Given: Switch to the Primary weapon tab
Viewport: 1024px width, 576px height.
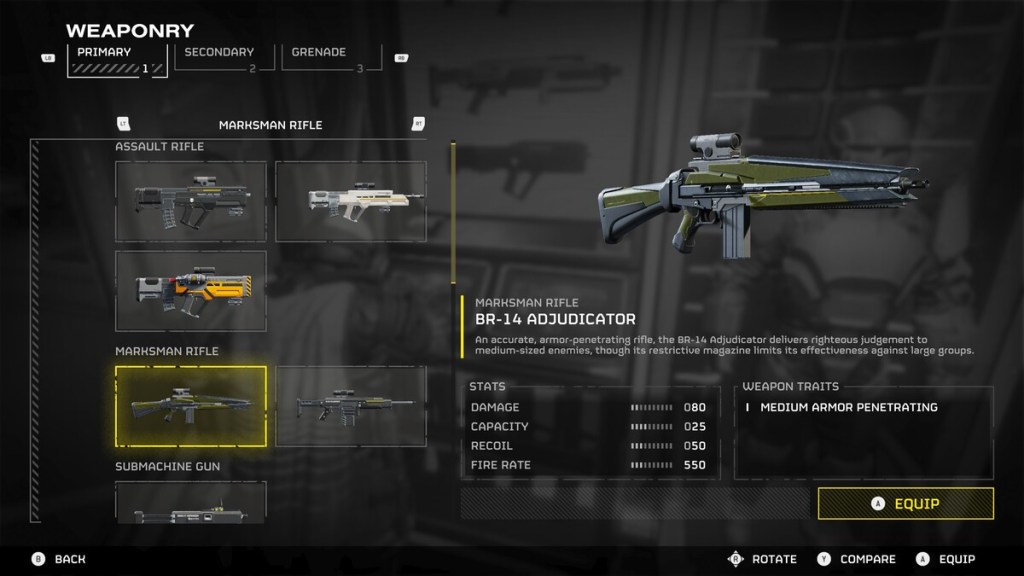Looking at the screenshot, I should click(x=117, y=59).
